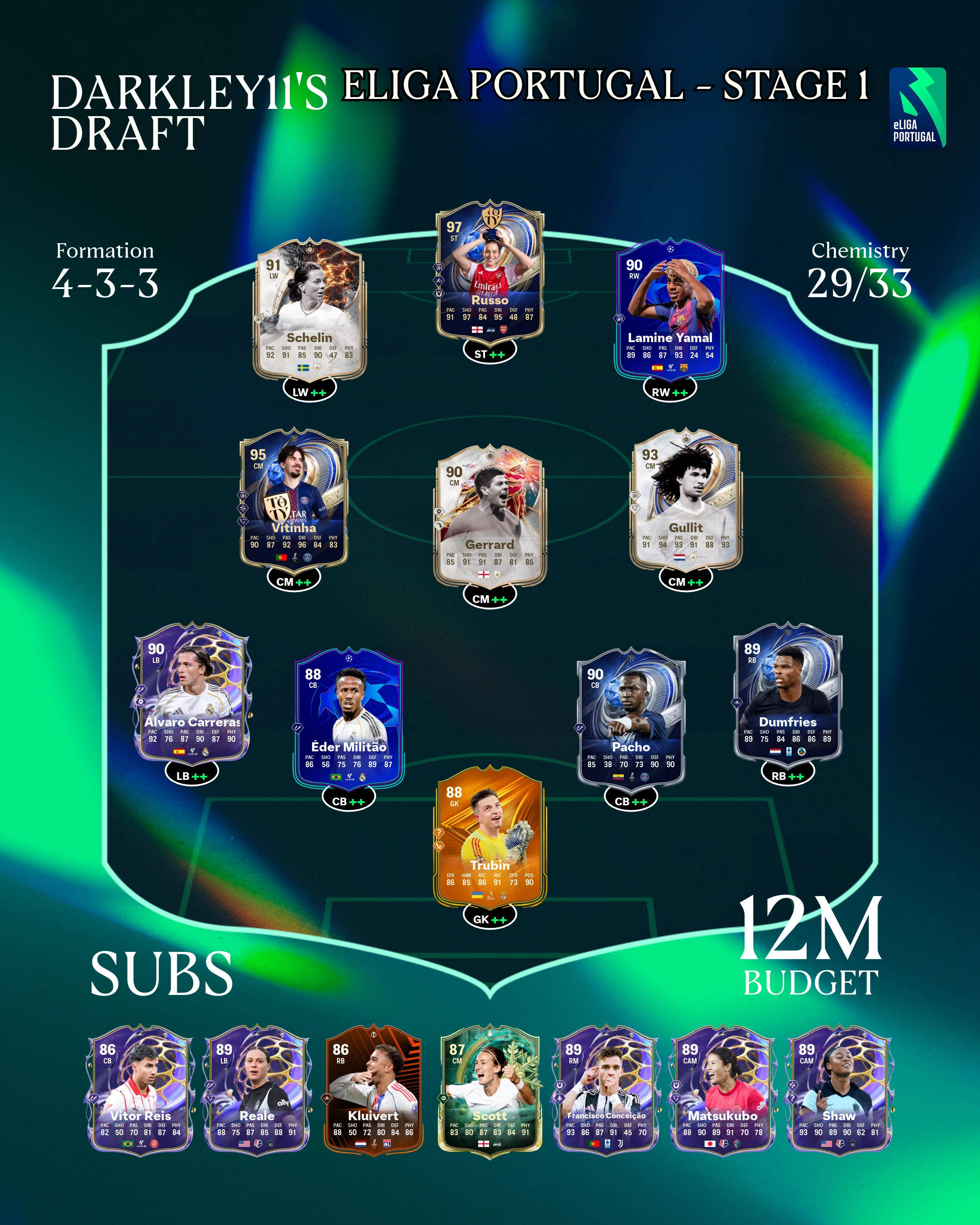The image size is (980, 1225).
Task: Click the Scott substitute card
Action: [490, 1090]
